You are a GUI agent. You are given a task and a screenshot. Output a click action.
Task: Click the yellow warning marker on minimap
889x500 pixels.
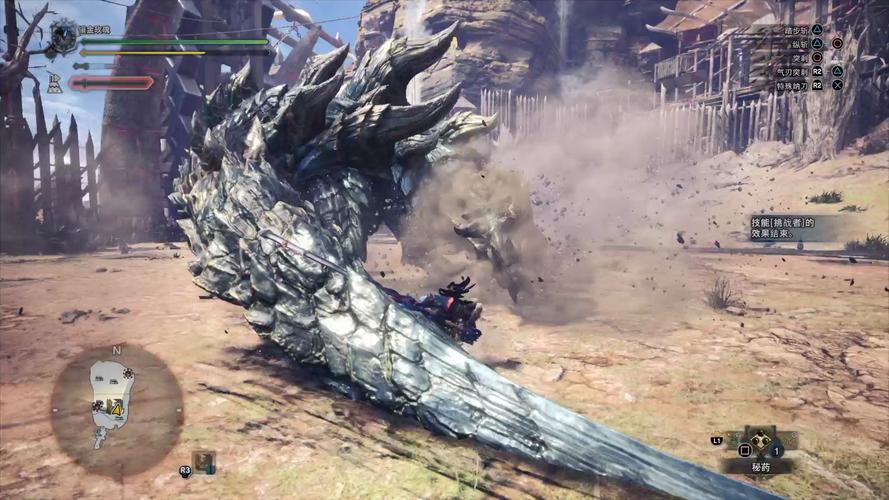pyautogui.click(x=117, y=408)
